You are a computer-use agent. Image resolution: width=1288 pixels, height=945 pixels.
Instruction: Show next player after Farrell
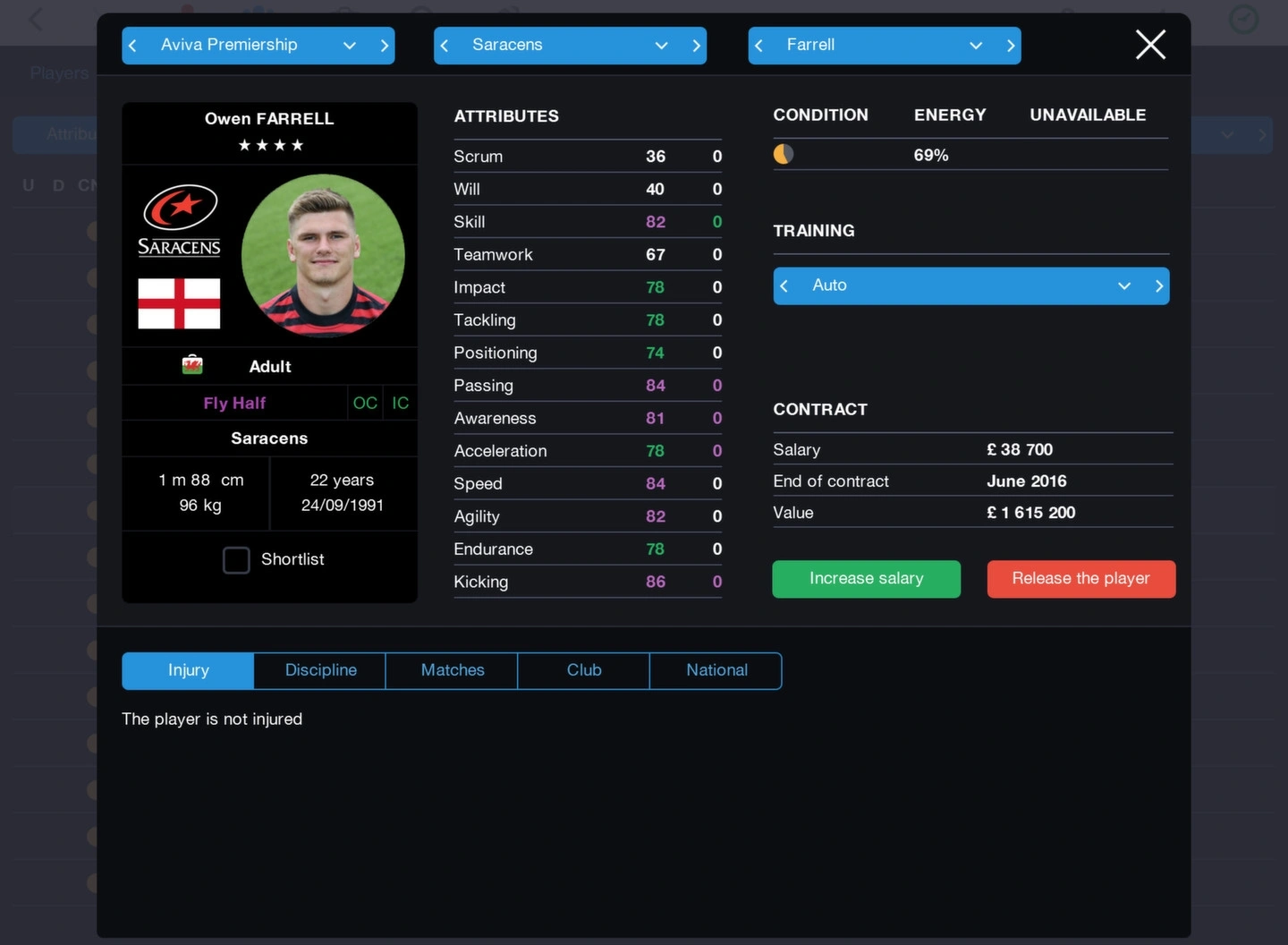[1011, 46]
